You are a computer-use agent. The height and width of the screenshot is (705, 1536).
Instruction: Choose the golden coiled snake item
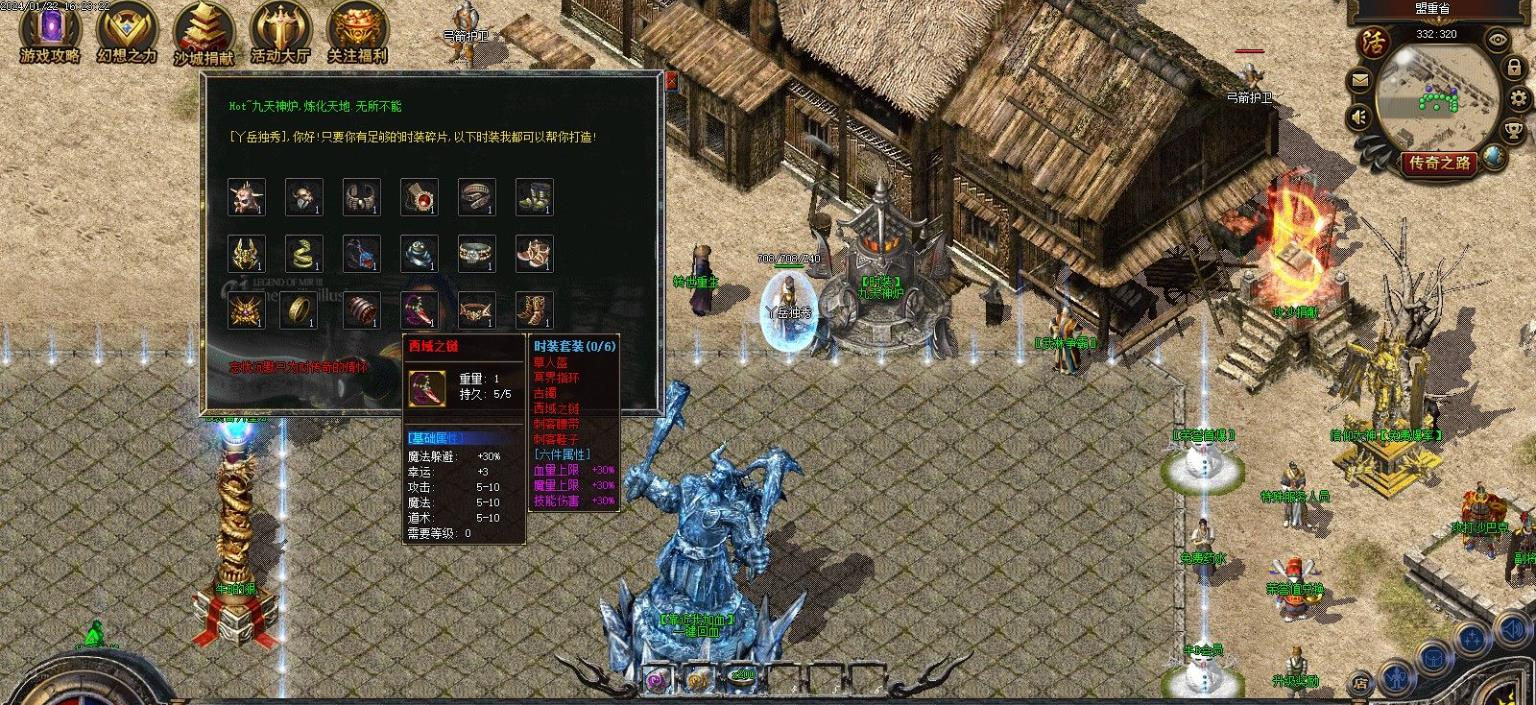(304, 254)
